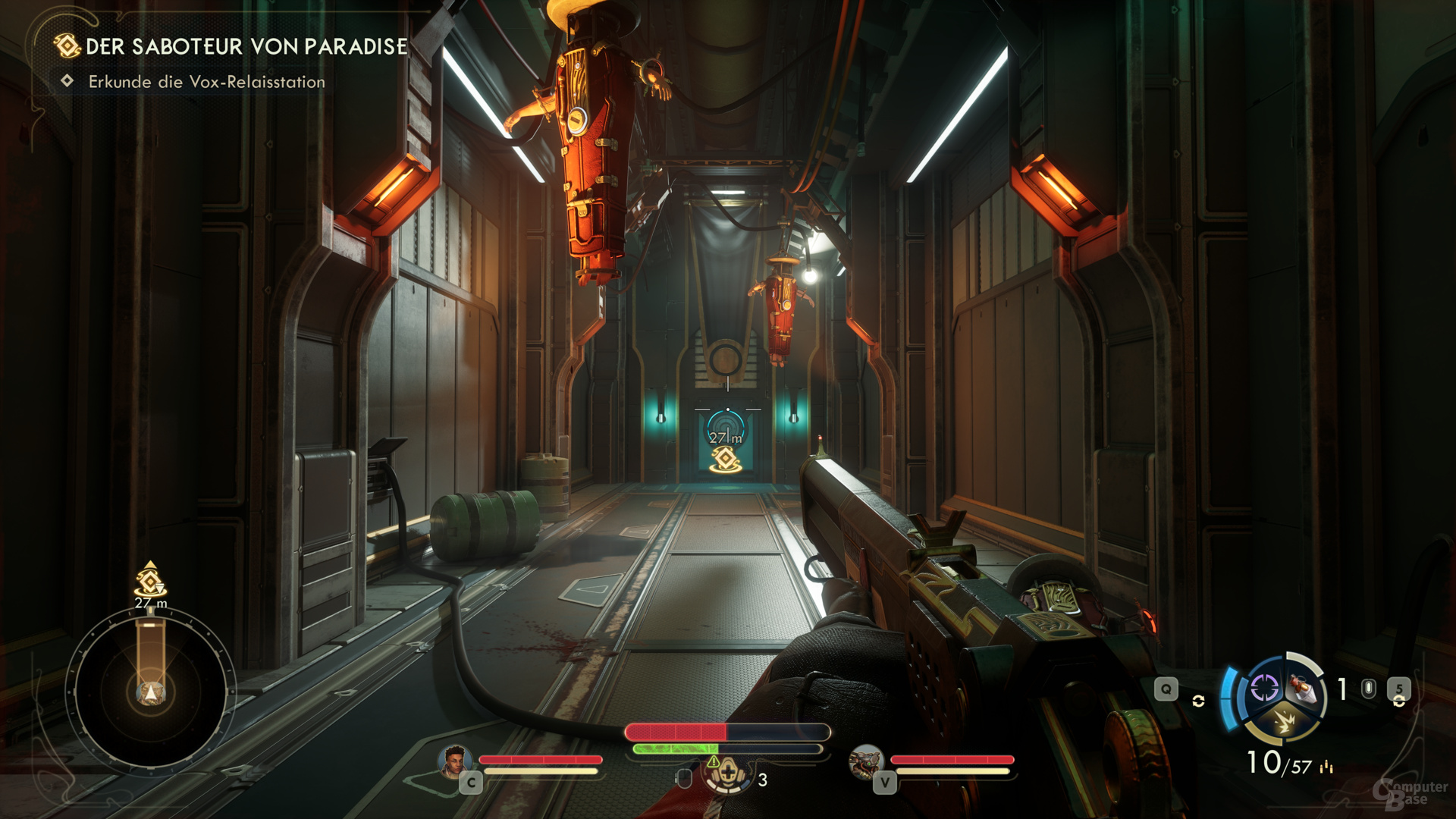
Task: Click the human companion portrait
Action: pos(454,761)
